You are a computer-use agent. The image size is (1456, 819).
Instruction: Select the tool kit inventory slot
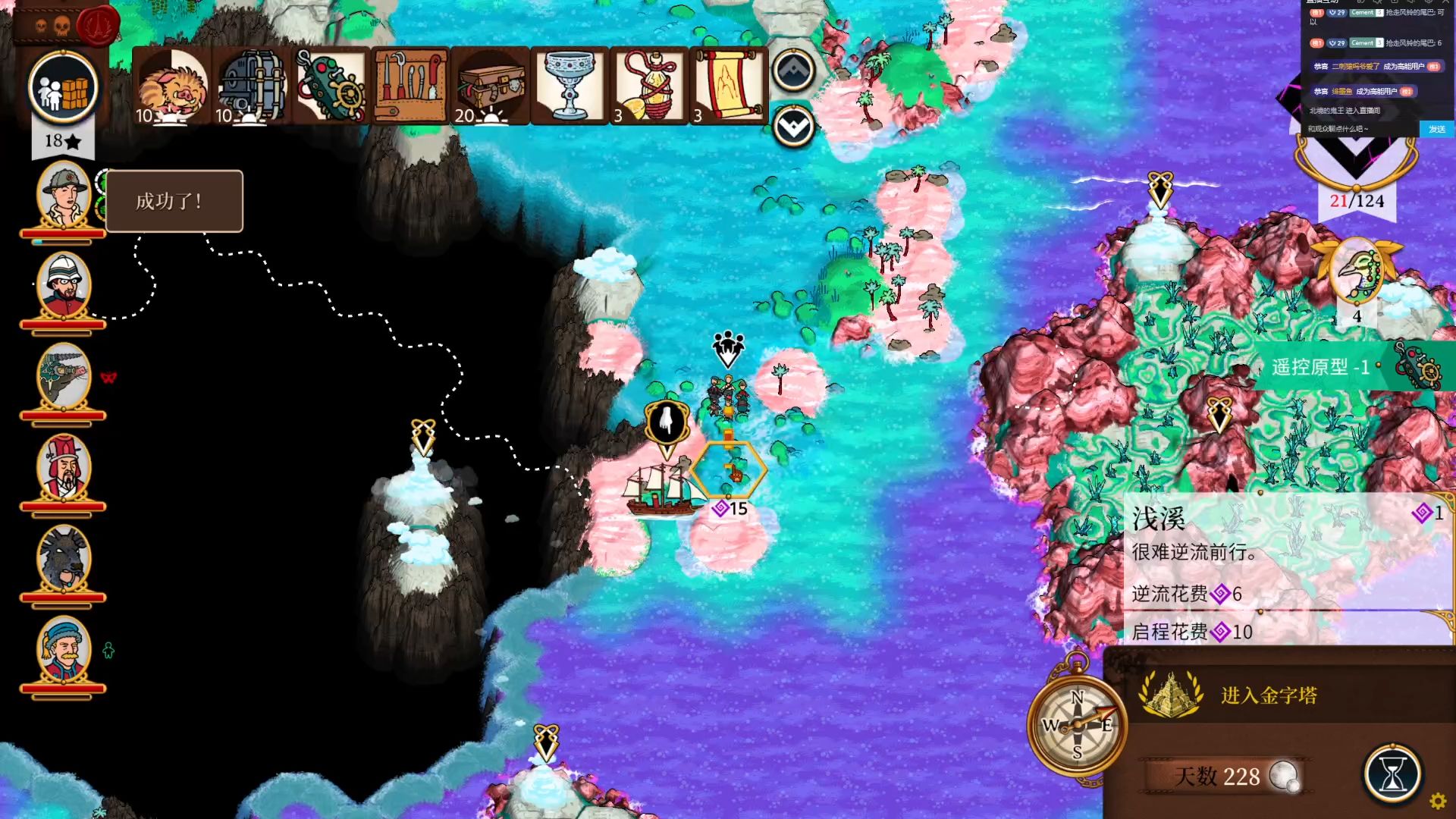coord(411,86)
